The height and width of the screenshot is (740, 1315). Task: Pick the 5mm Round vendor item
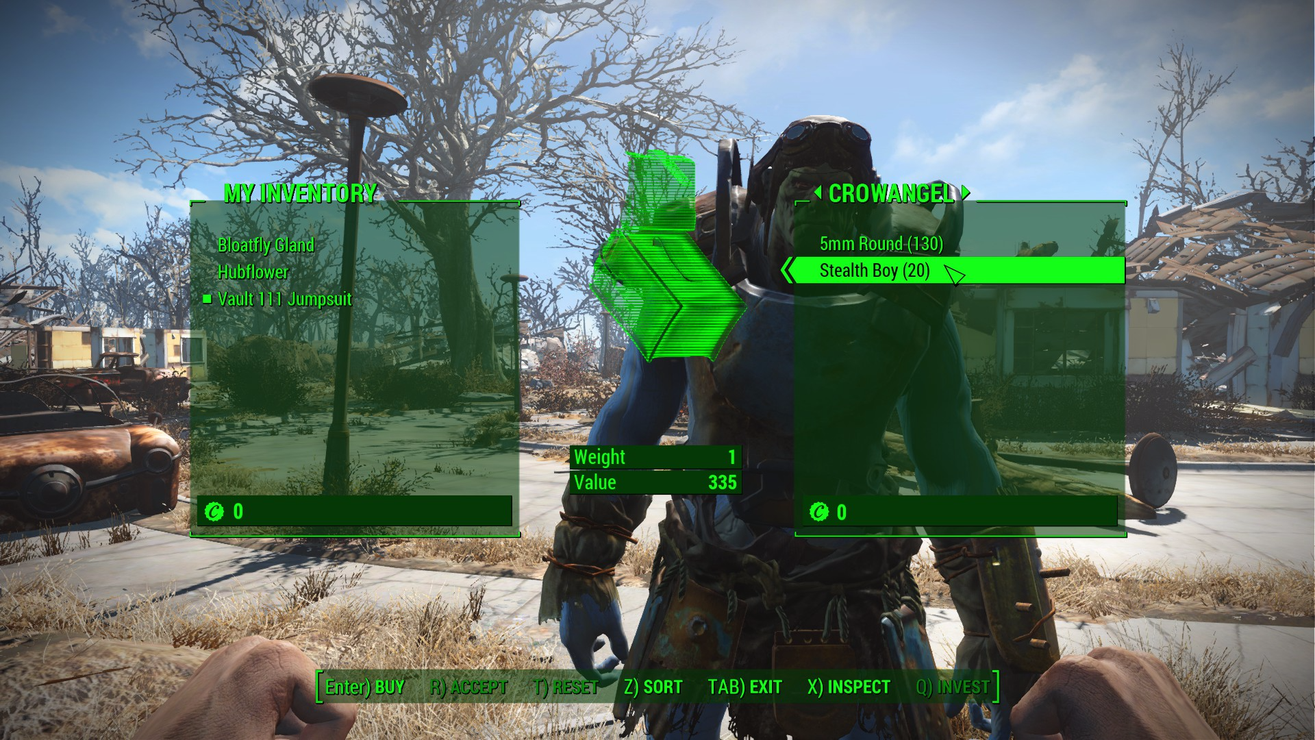pyautogui.click(x=881, y=244)
